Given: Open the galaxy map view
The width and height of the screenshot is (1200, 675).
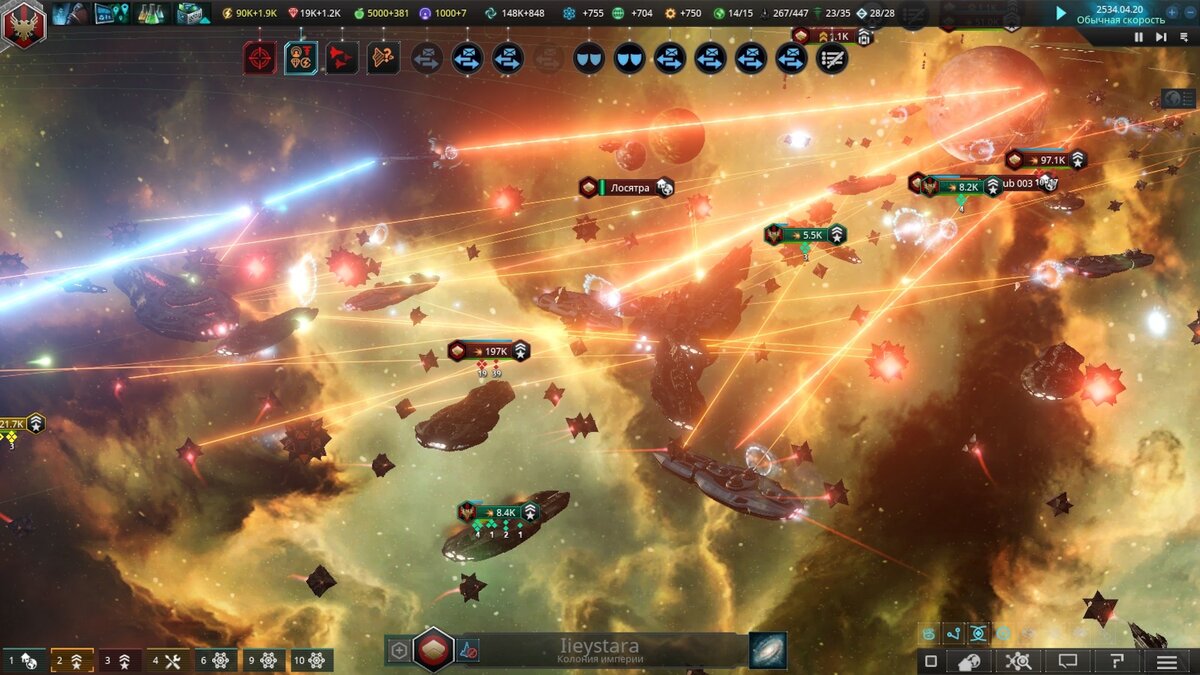Looking at the screenshot, I should click(x=767, y=650).
